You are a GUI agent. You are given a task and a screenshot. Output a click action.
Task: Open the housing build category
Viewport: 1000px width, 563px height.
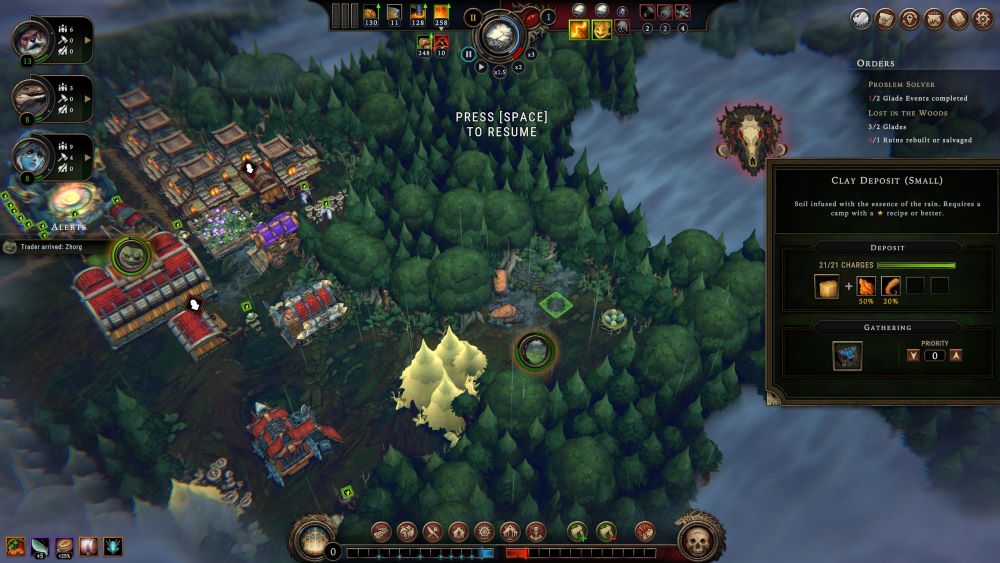click(458, 532)
